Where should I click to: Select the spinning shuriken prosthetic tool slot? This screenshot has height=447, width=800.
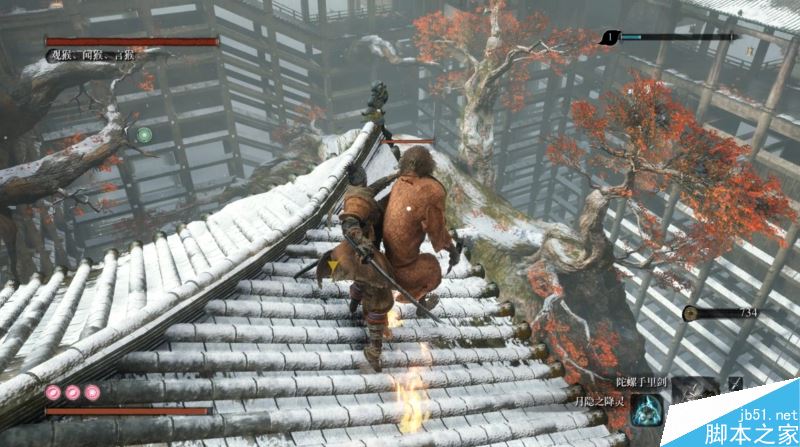pos(697,388)
